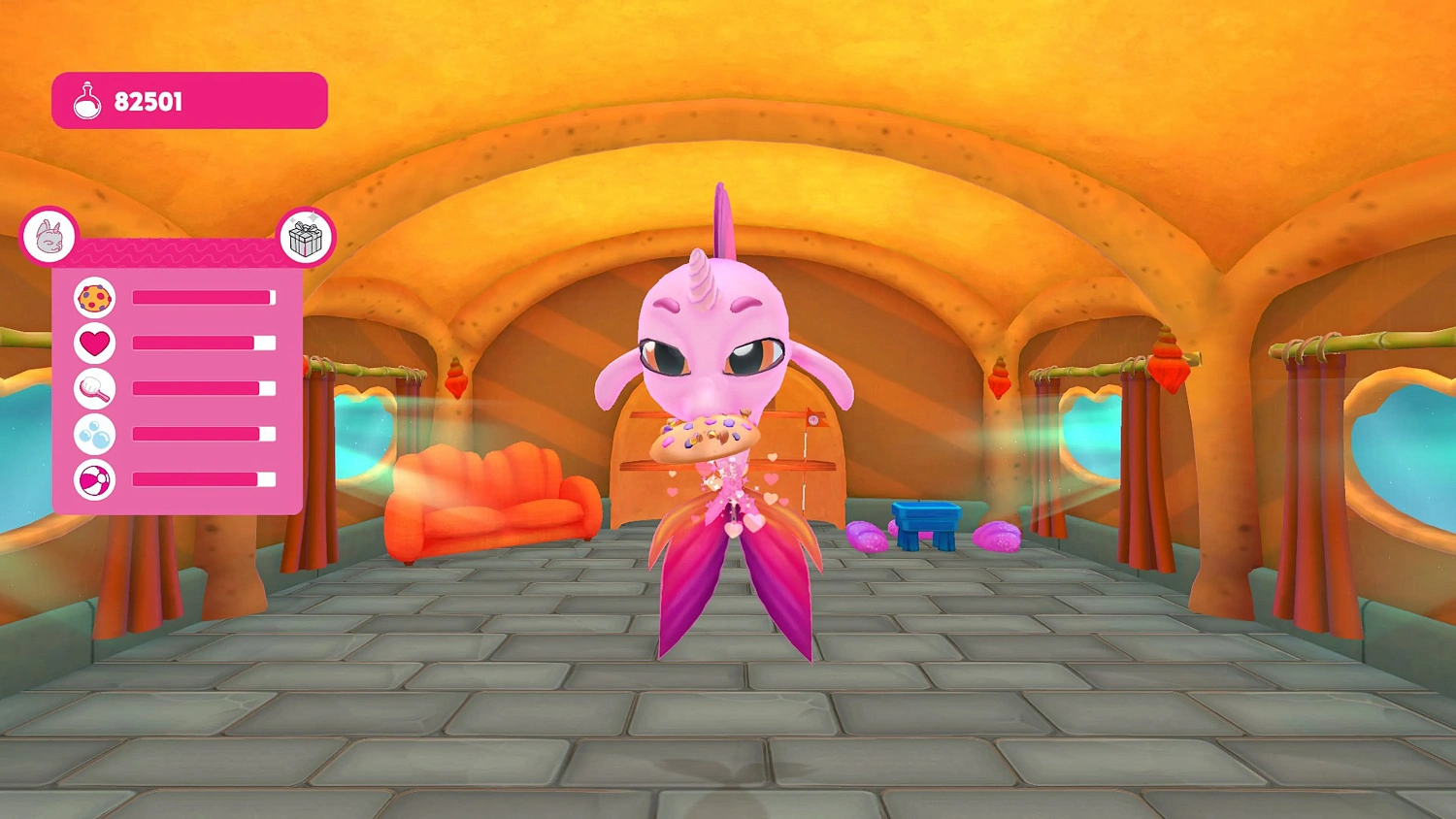1456x819 pixels.
Task: Click the heart affection icon
Action: 93,344
